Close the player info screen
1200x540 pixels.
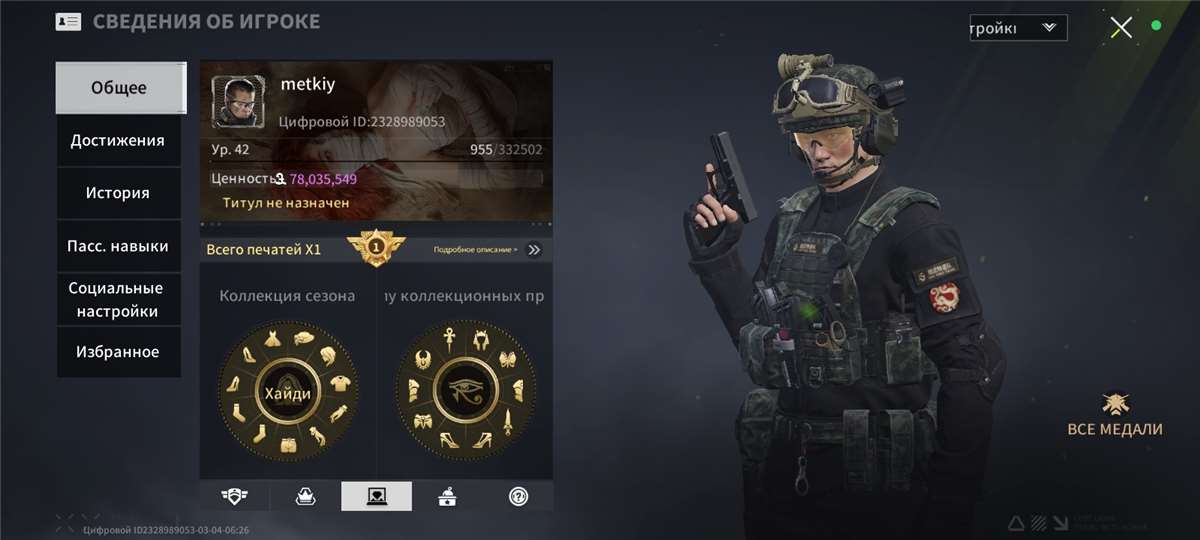coord(1121,27)
